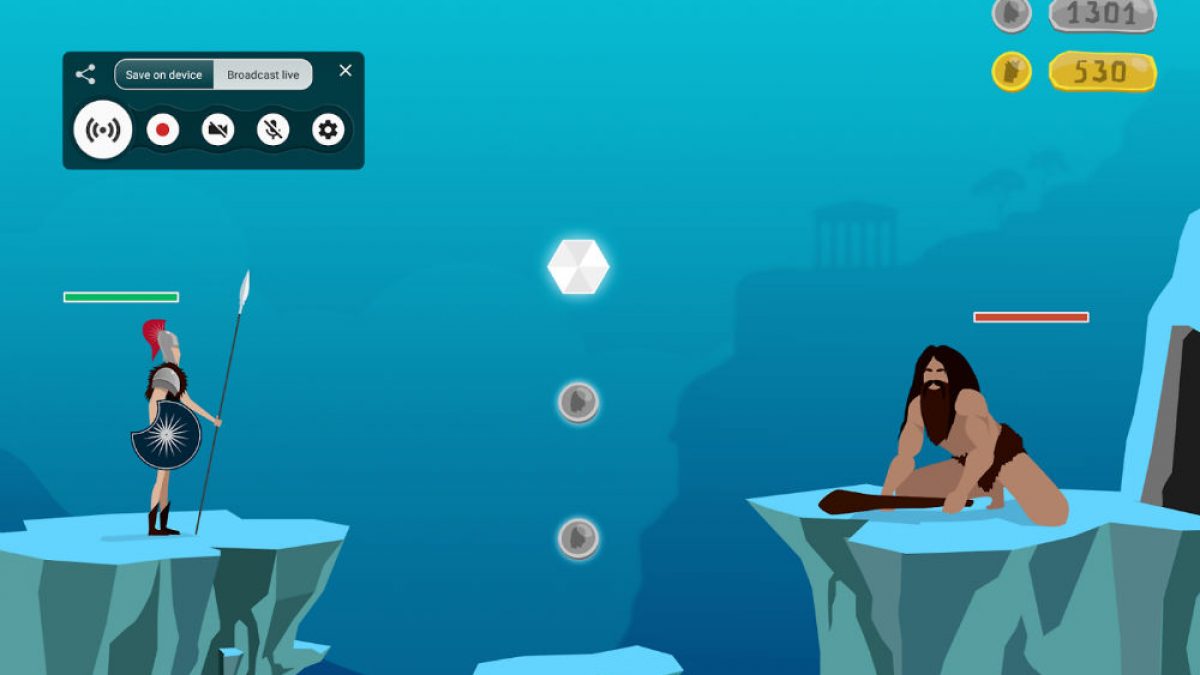
Task: Open recorder settings gear
Action: pos(328,130)
